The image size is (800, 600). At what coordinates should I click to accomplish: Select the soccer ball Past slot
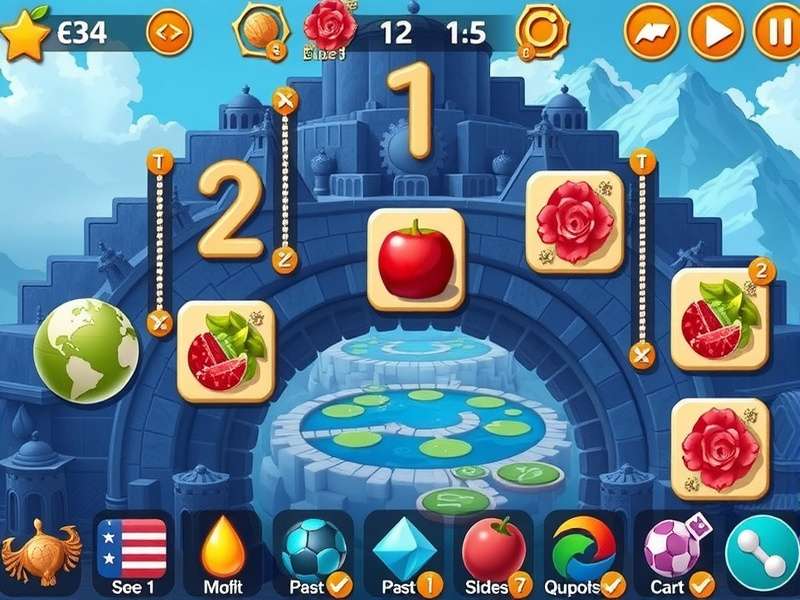pos(312,552)
